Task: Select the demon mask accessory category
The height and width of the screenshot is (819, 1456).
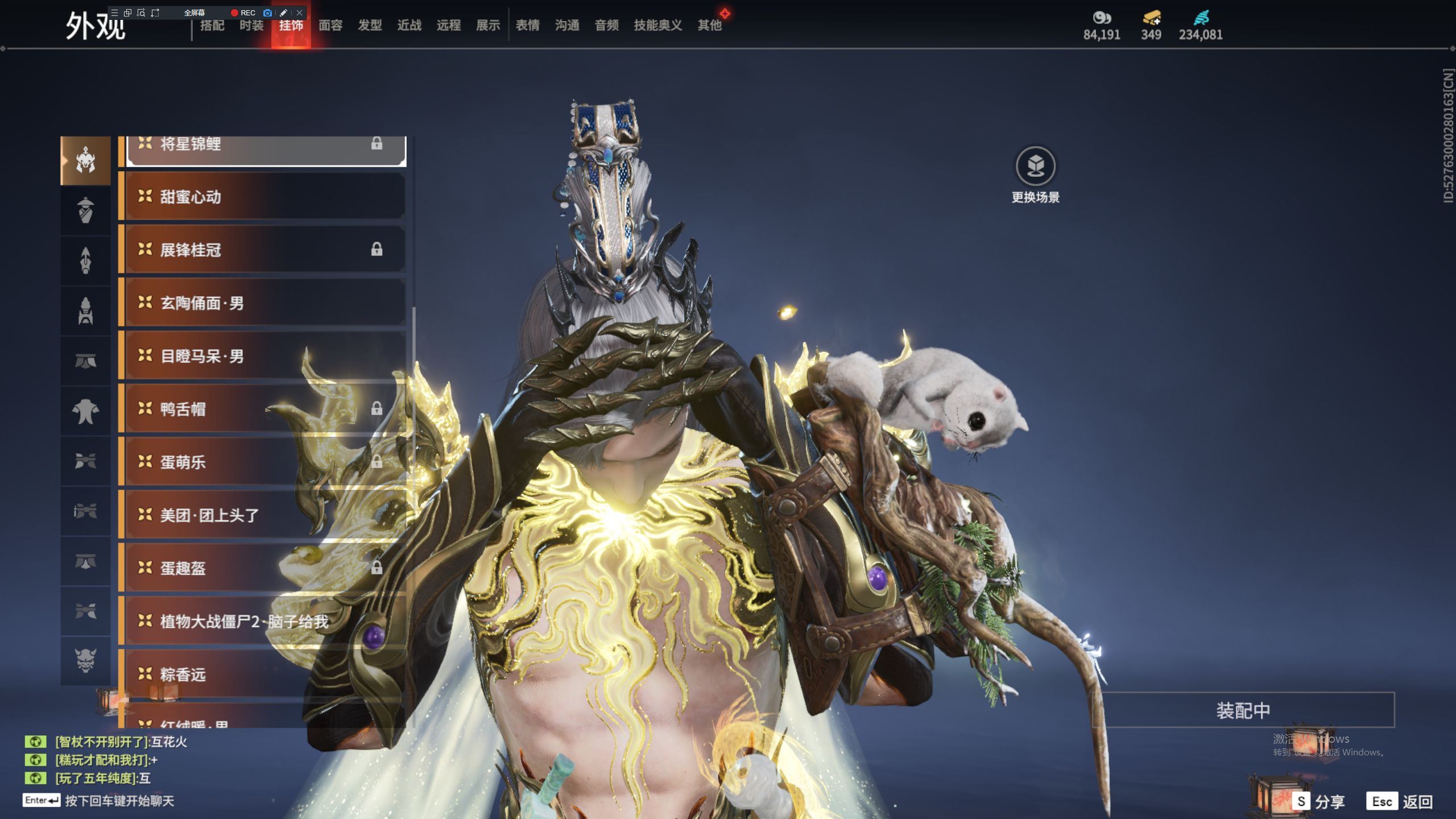Action: point(85,660)
